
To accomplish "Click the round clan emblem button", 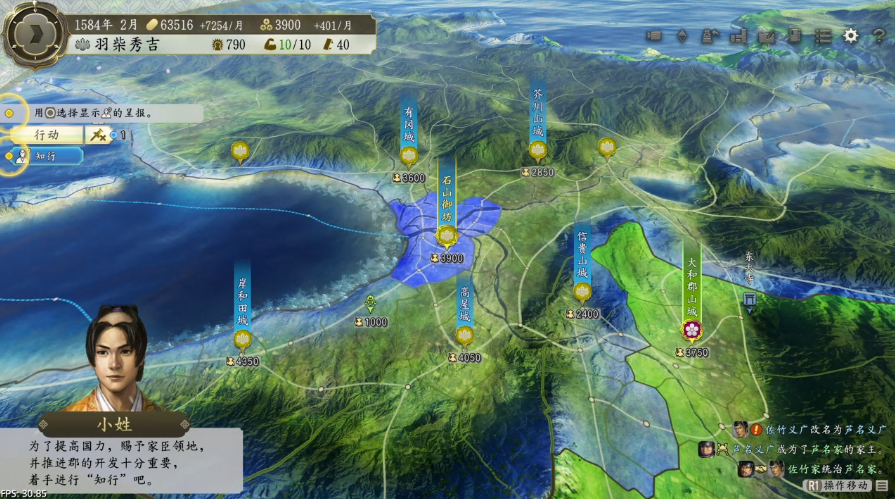I will 33,34.
